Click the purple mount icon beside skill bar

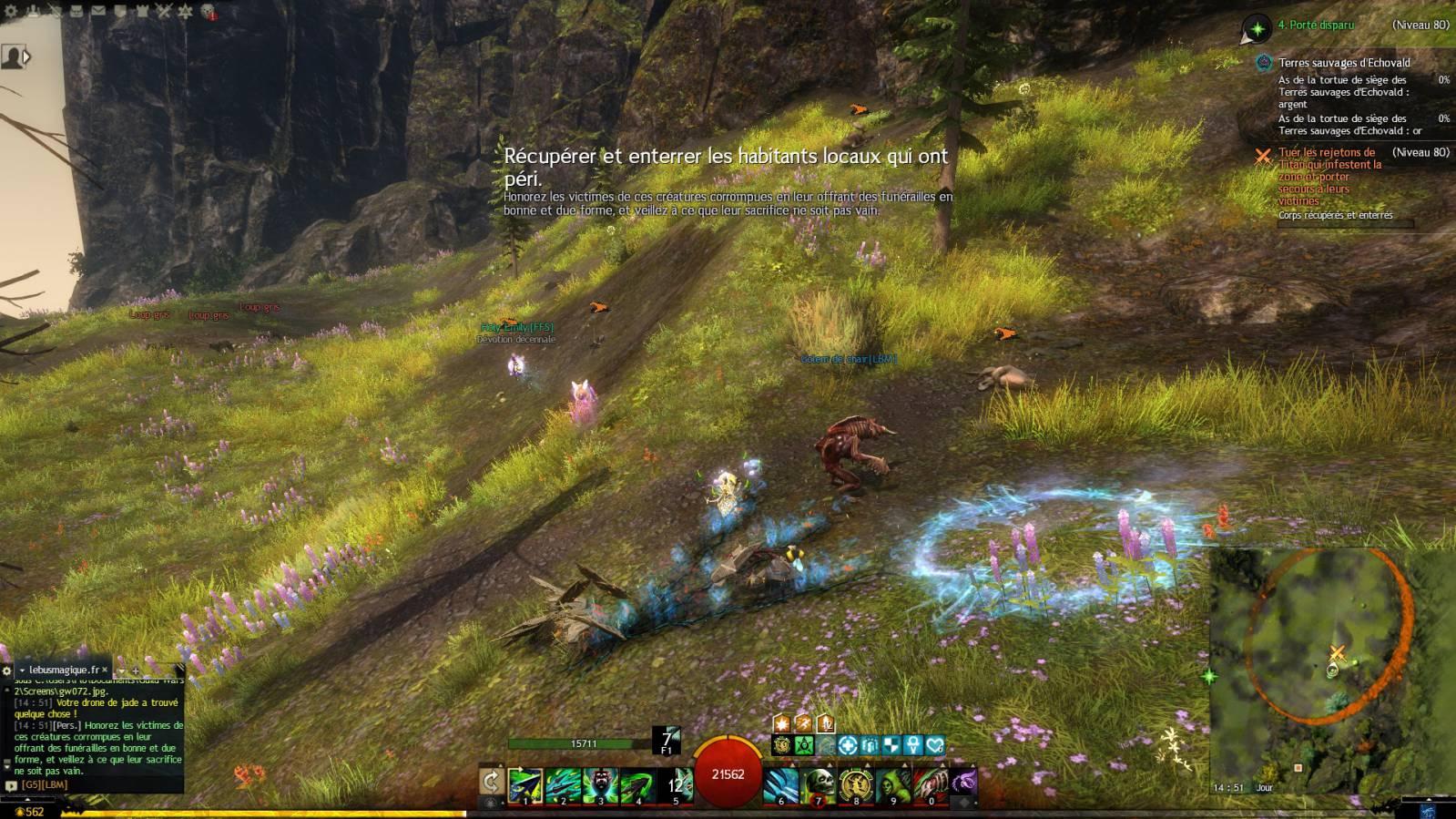tap(963, 781)
